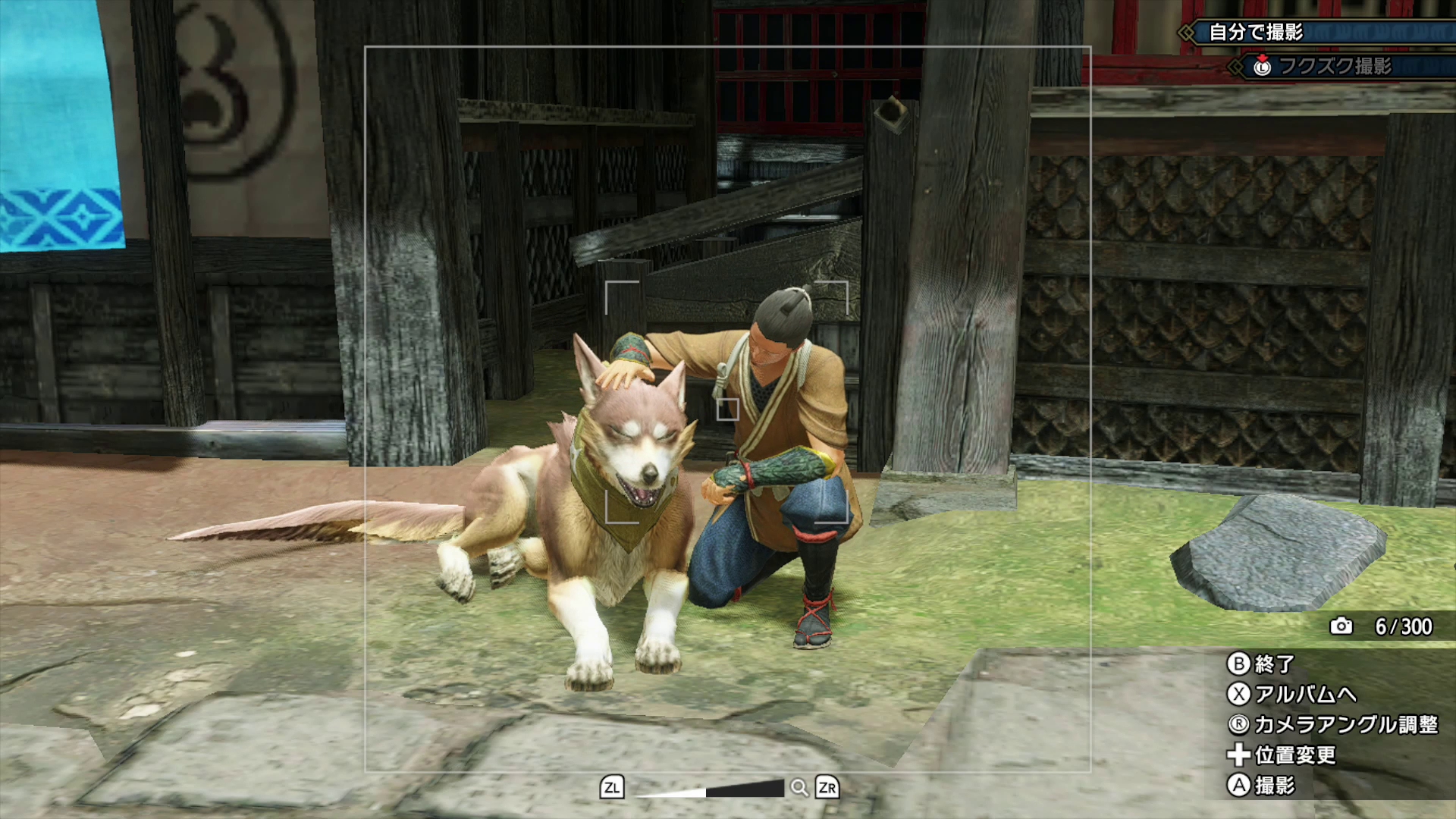Select the 自分で撮影 camera mode
Viewport: 1456px width, 819px height.
[x=1255, y=32]
